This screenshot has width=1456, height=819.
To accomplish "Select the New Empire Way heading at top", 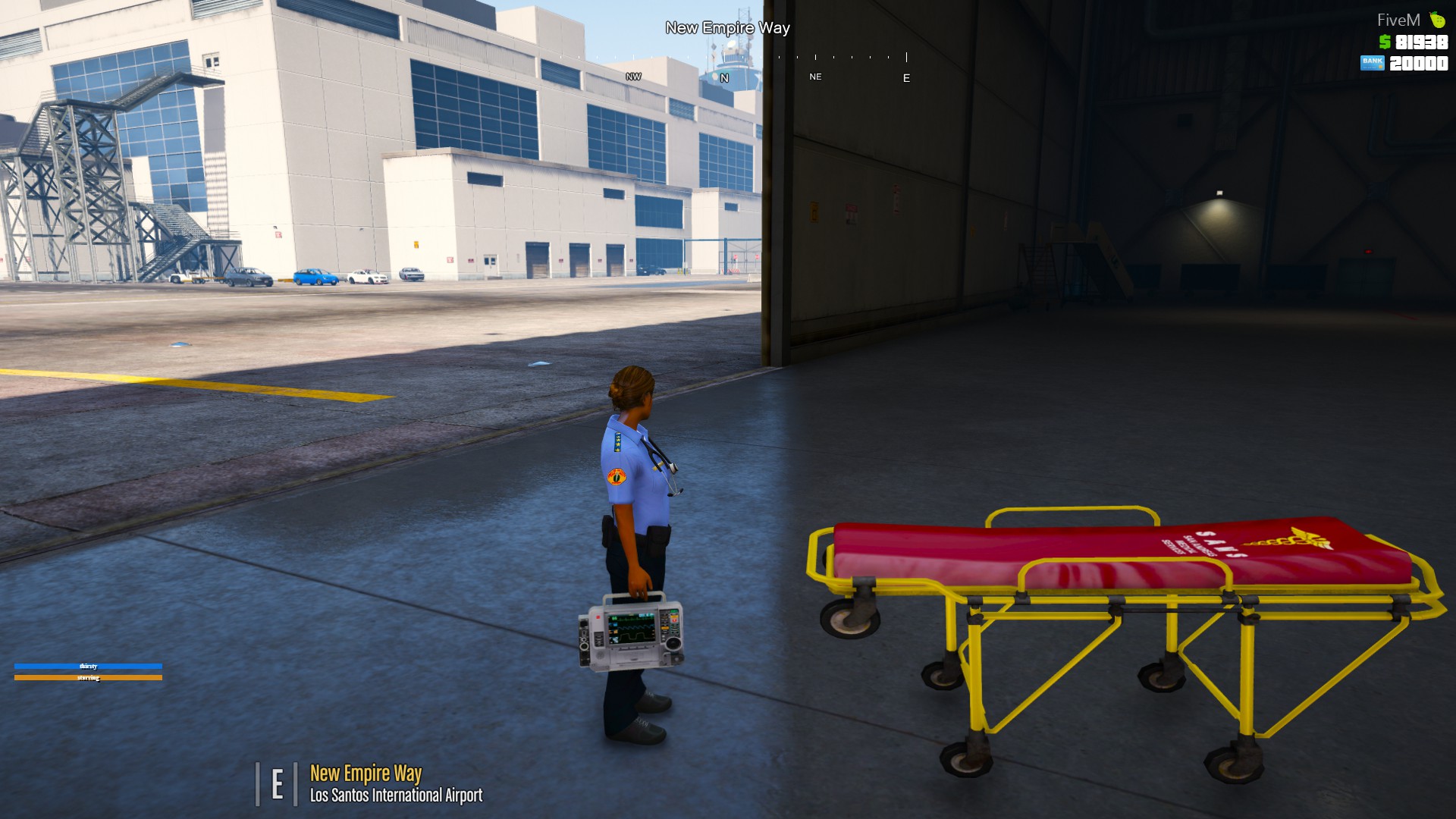I will pyautogui.click(x=727, y=28).
